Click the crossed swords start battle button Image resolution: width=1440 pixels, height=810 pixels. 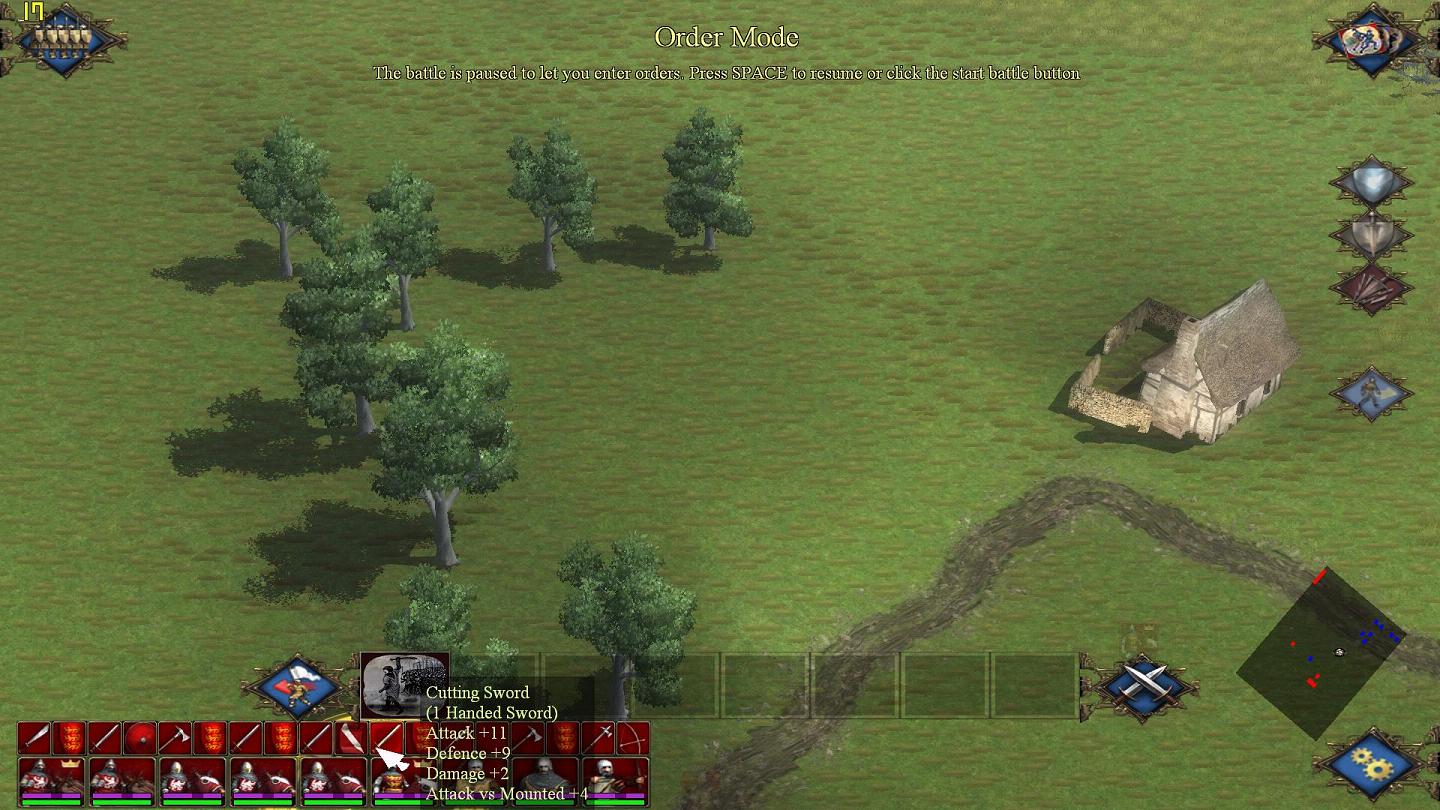coord(1143,685)
